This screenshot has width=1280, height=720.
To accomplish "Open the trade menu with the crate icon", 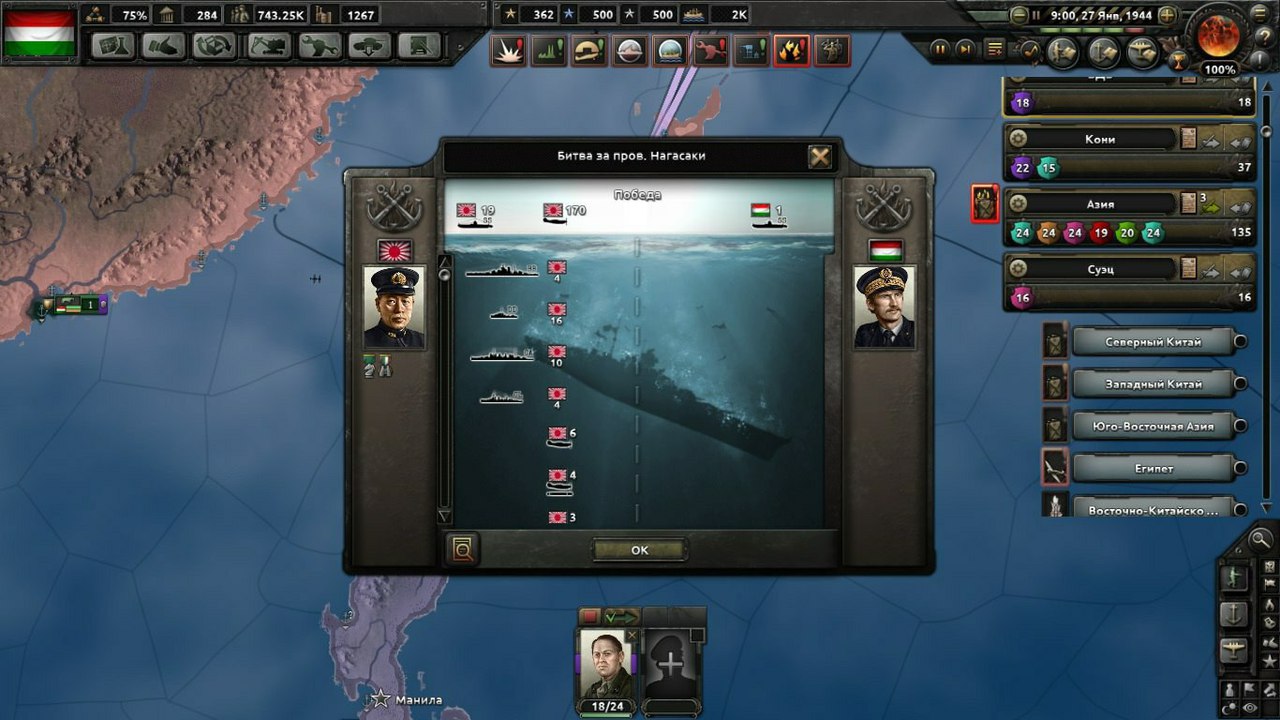I will tap(215, 47).
